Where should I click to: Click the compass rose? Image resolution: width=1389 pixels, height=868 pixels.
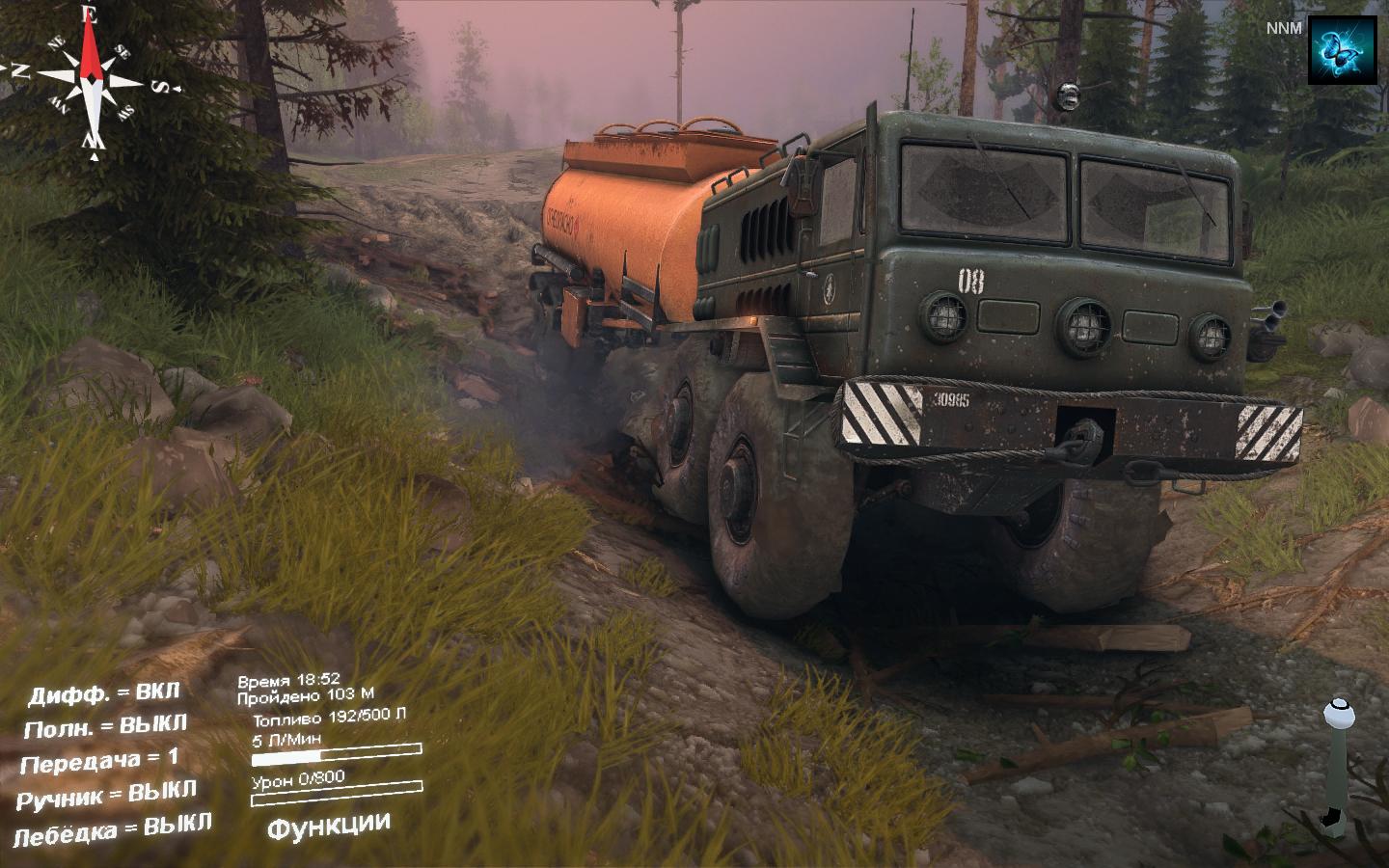92,77
